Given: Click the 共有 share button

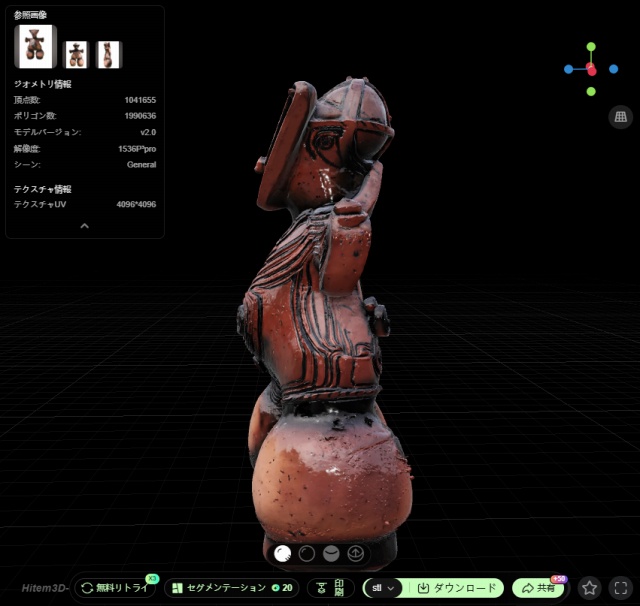Looking at the screenshot, I should (x=538, y=588).
